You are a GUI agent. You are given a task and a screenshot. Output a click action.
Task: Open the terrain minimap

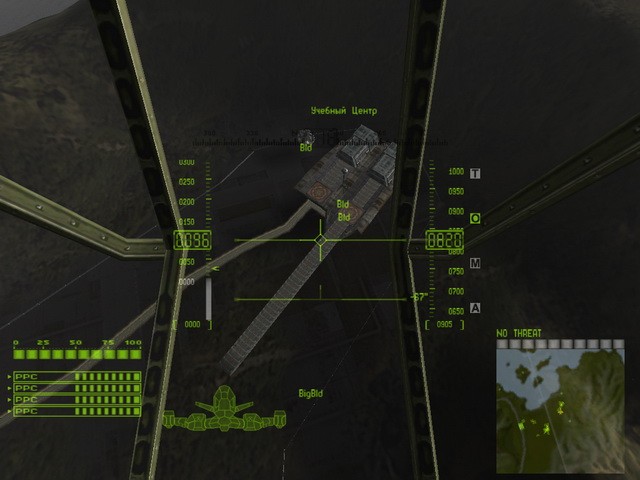561,405
